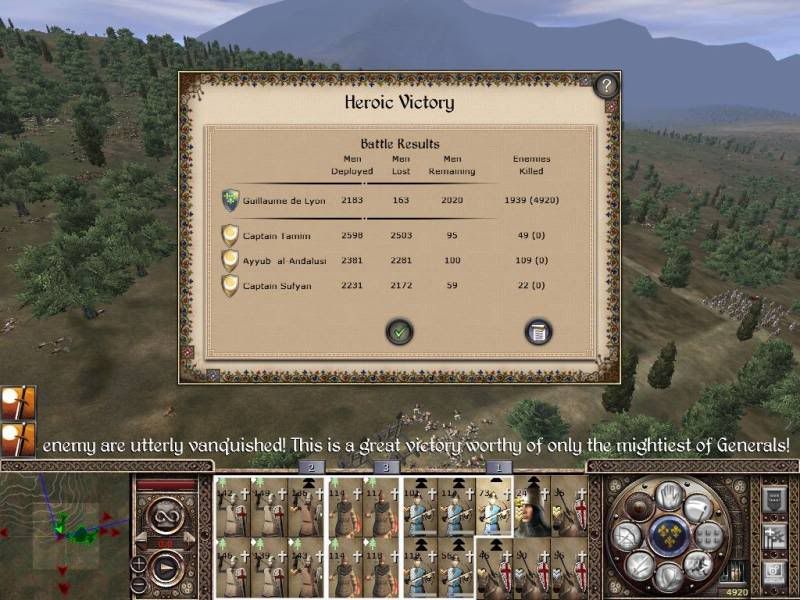Image resolution: width=800 pixels, height=600 pixels.
Task: Open the detailed battle statistics scroll
Action: (x=539, y=331)
